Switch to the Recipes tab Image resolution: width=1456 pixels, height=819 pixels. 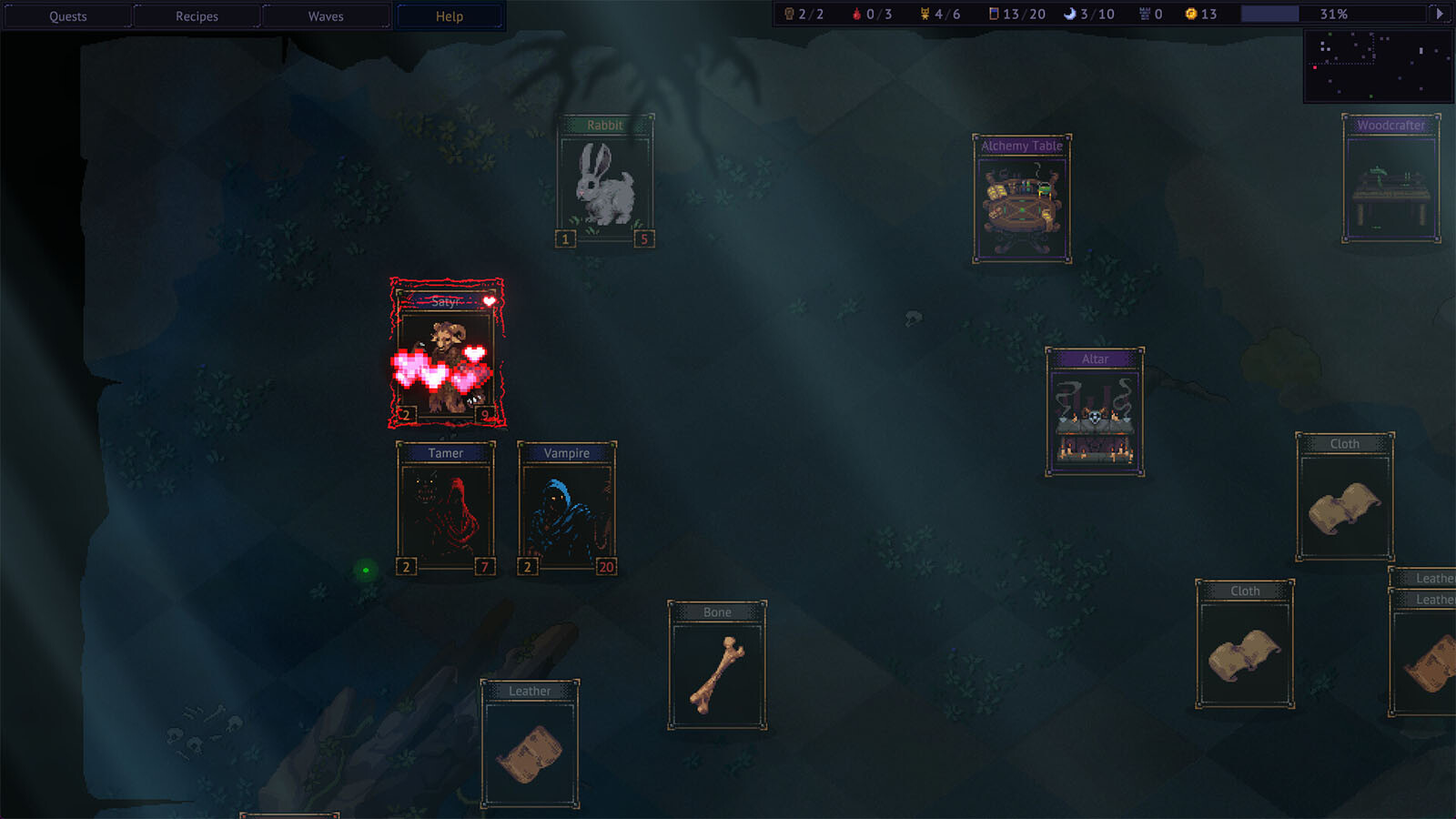click(x=197, y=16)
